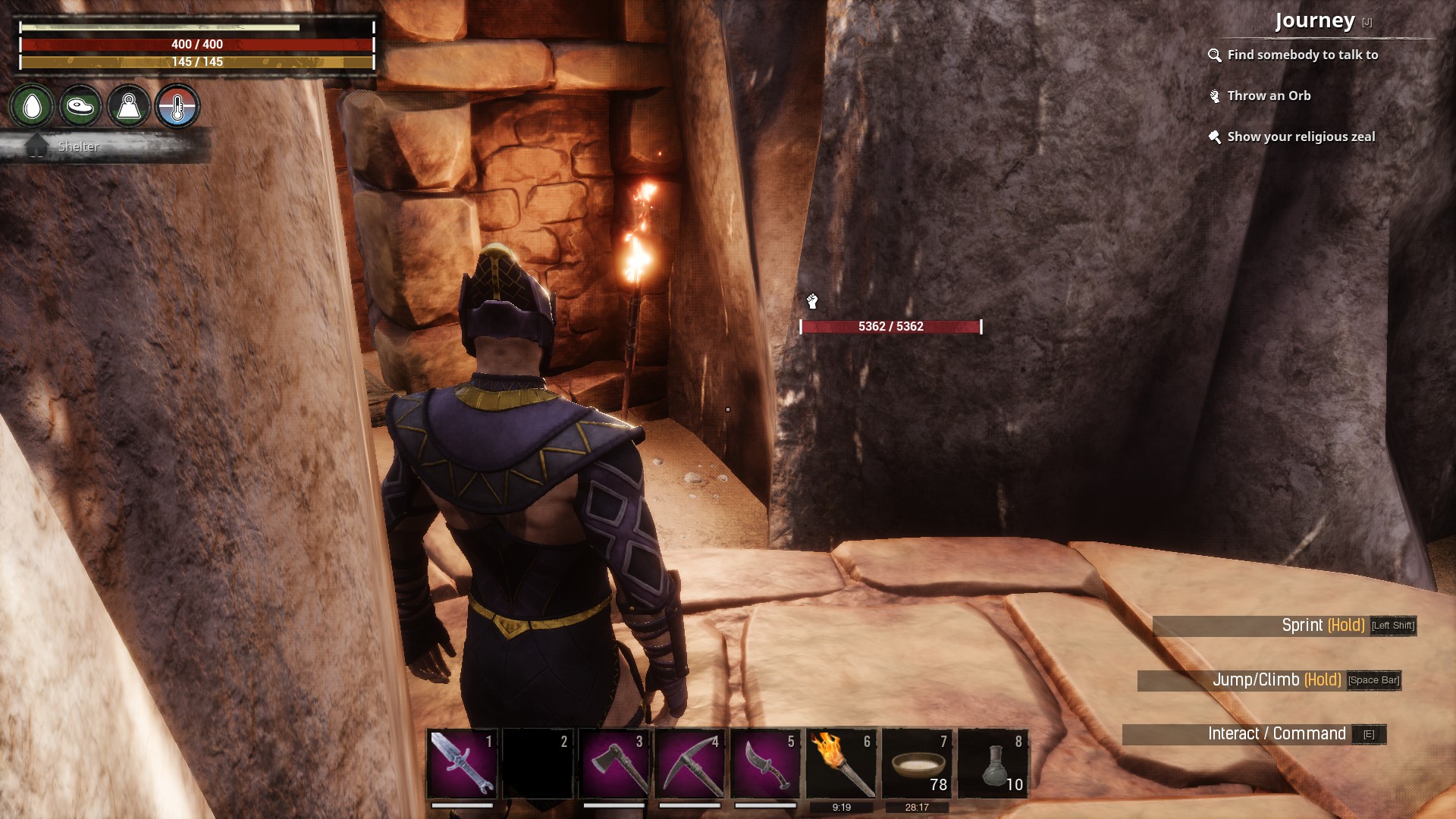Select the curved knife in slot 5

click(766, 764)
